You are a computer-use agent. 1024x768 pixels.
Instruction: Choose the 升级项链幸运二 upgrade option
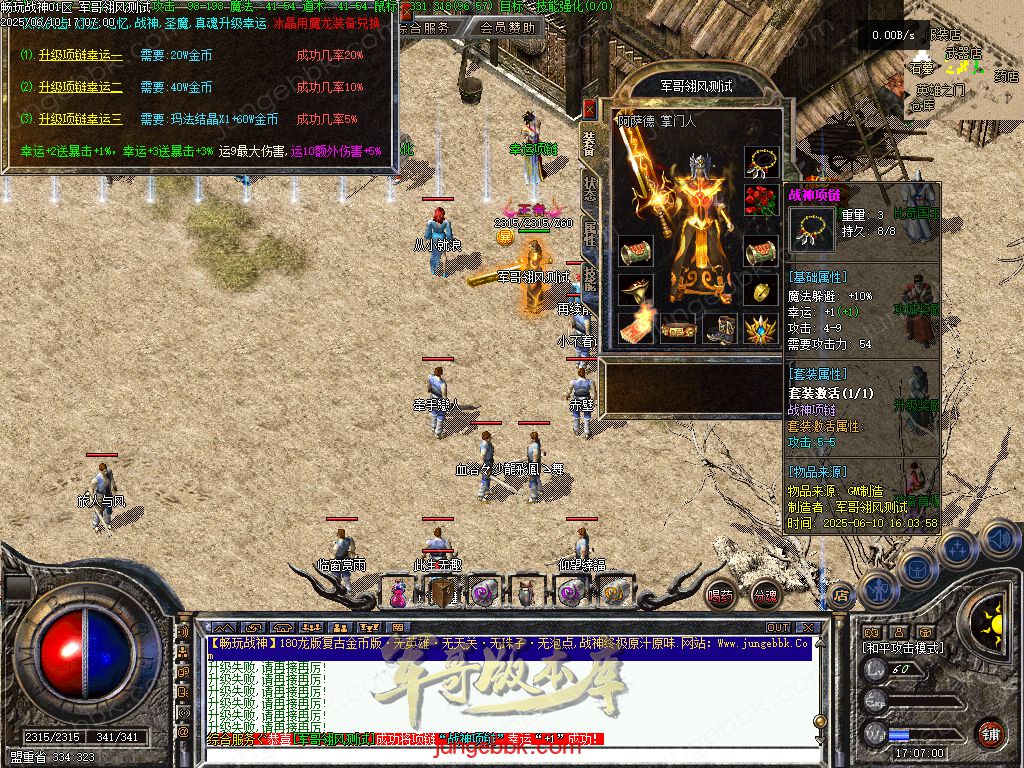(80, 87)
